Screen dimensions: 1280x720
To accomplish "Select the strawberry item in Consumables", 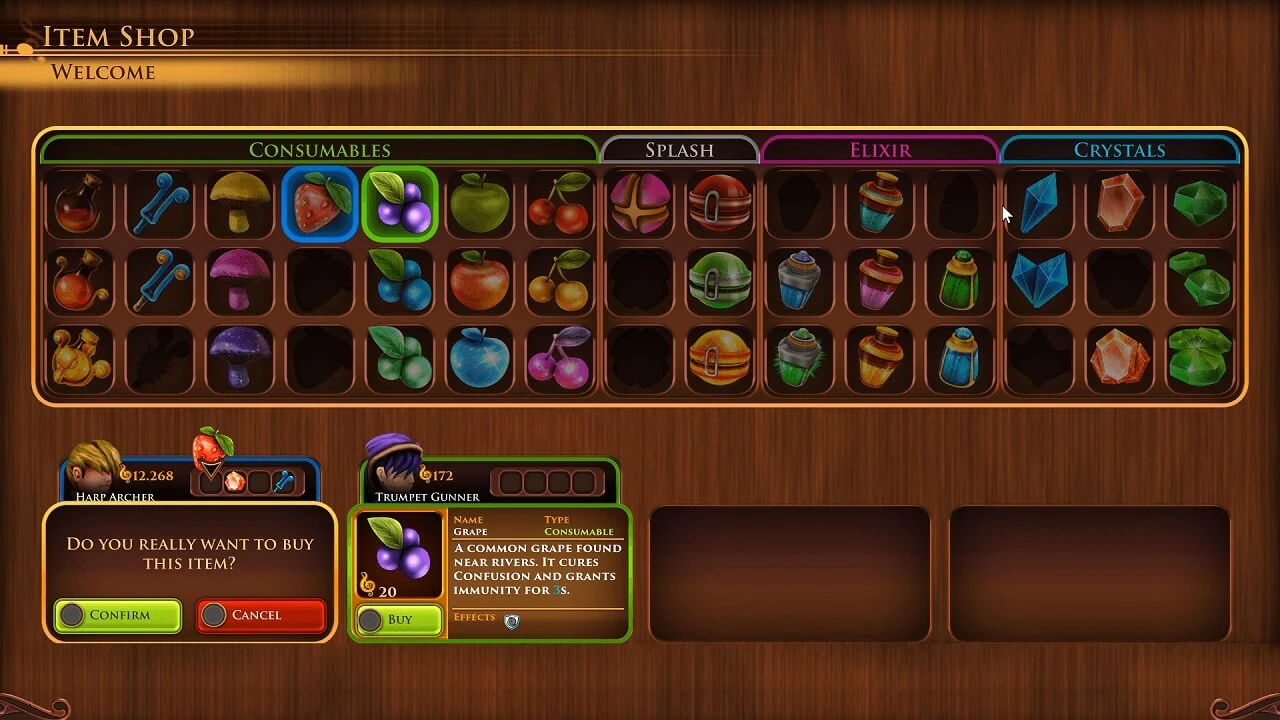I will pyautogui.click(x=320, y=205).
